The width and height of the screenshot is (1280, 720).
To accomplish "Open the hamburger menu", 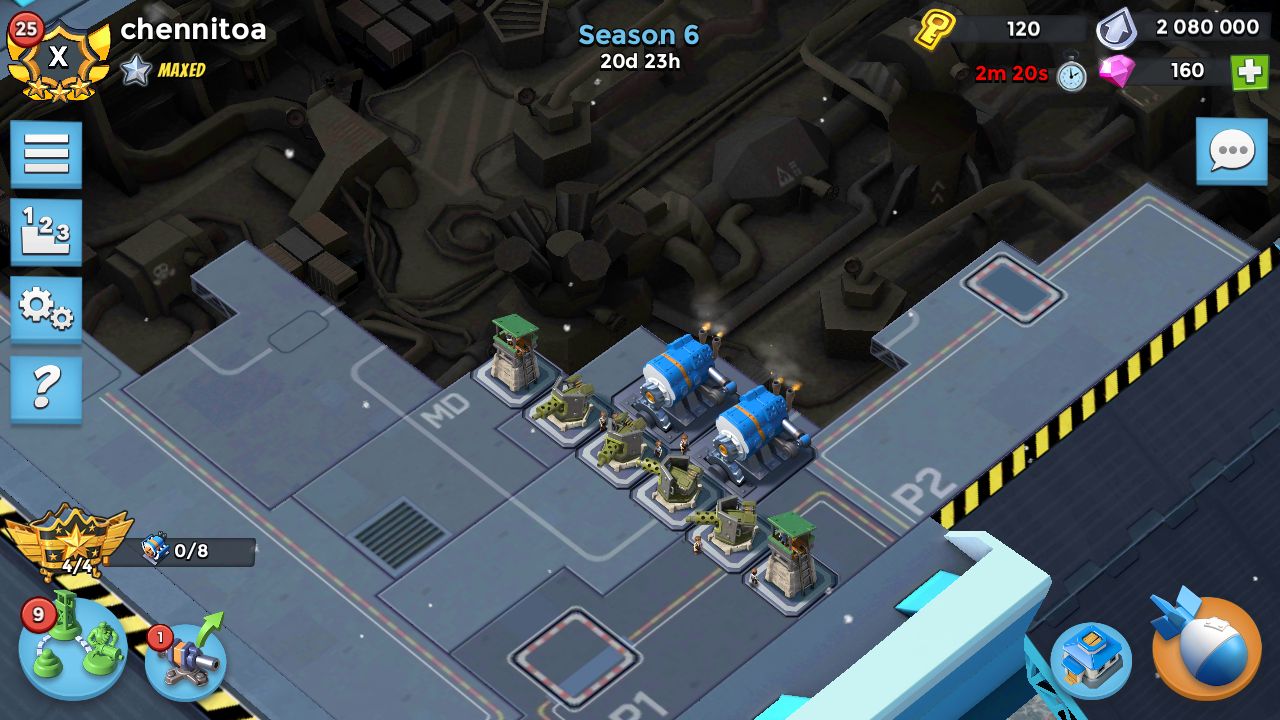I will pyautogui.click(x=46, y=156).
